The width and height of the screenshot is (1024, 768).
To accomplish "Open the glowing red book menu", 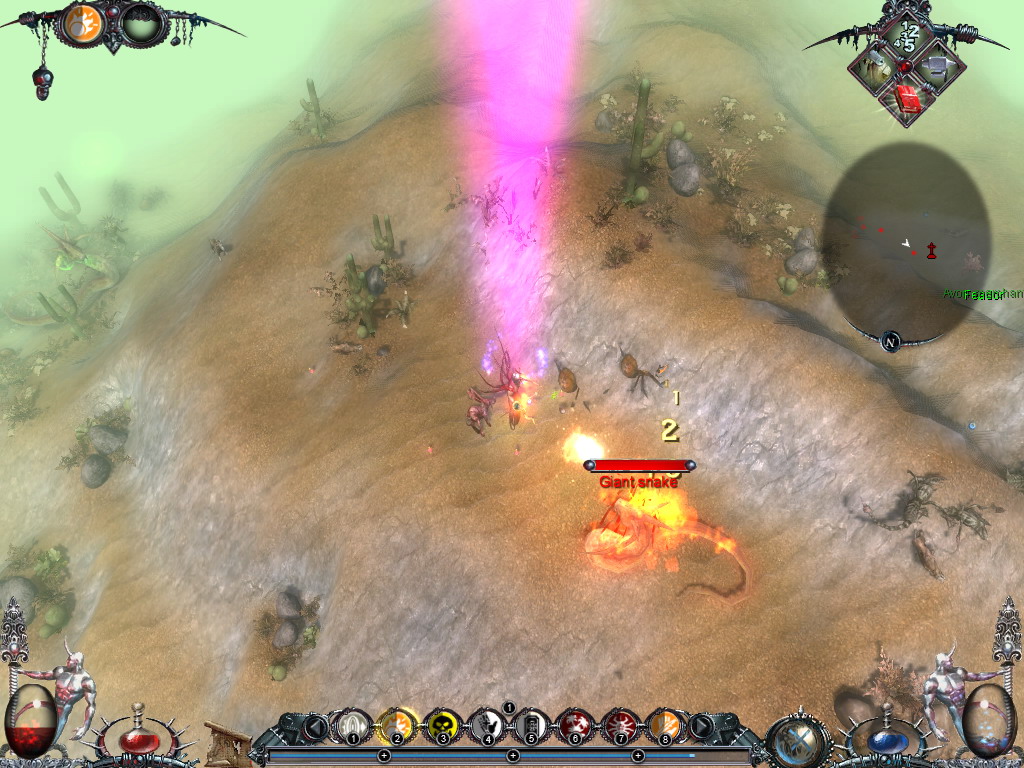I will pyautogui.click(x=908, y=99).
